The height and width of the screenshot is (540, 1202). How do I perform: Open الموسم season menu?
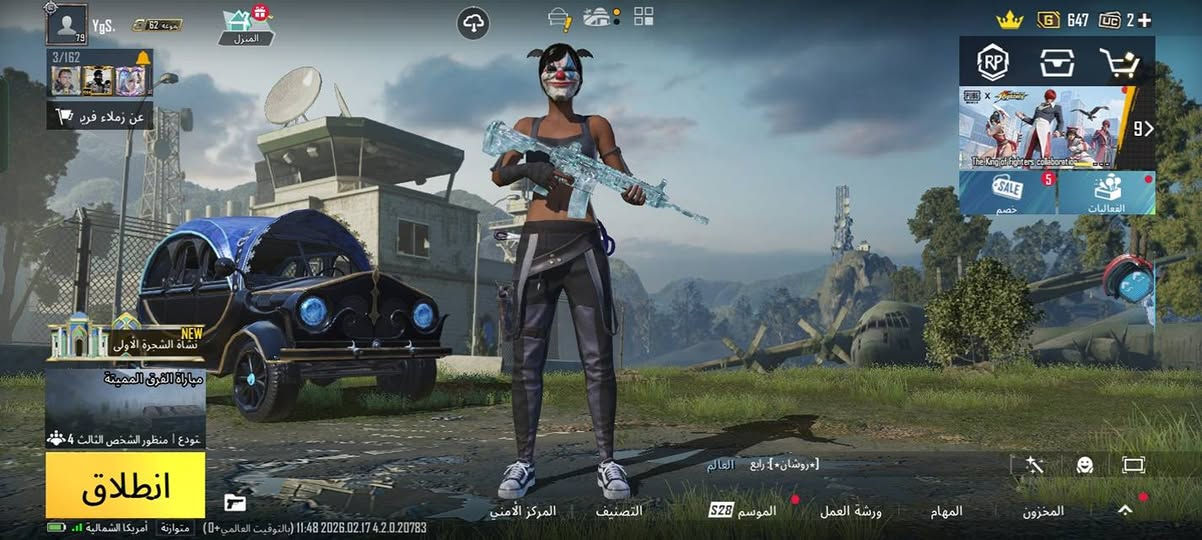[743, 511]
